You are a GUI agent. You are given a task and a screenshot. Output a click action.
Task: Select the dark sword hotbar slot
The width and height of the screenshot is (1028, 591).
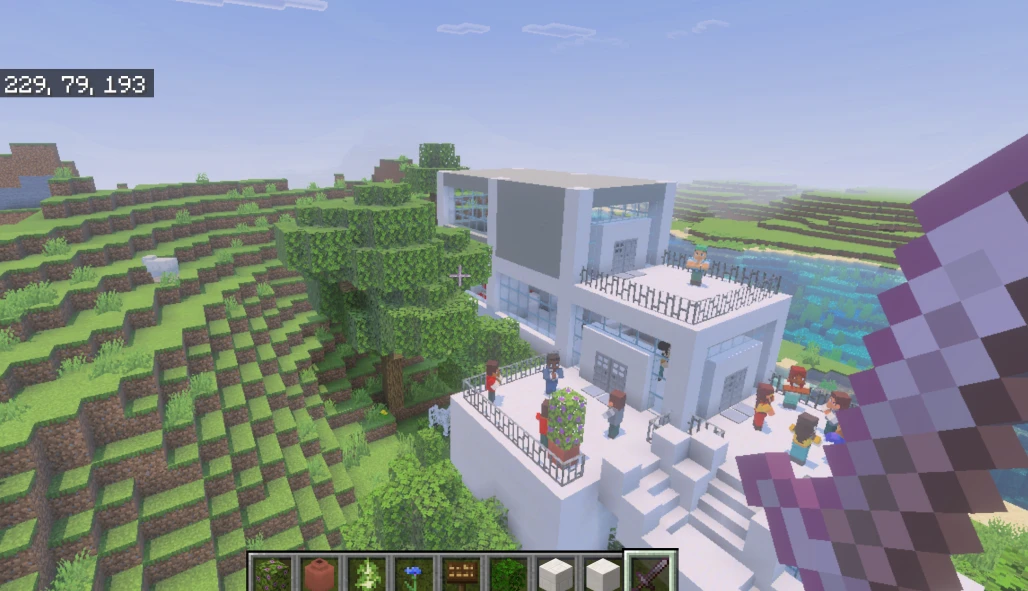point(650,573)
